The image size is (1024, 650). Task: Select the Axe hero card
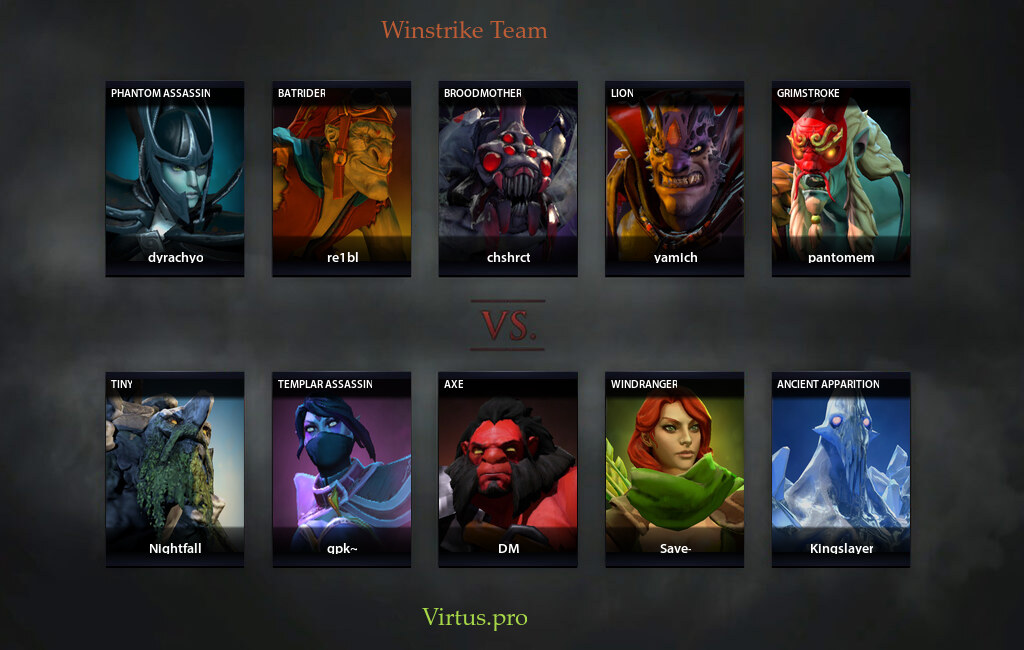508,469
